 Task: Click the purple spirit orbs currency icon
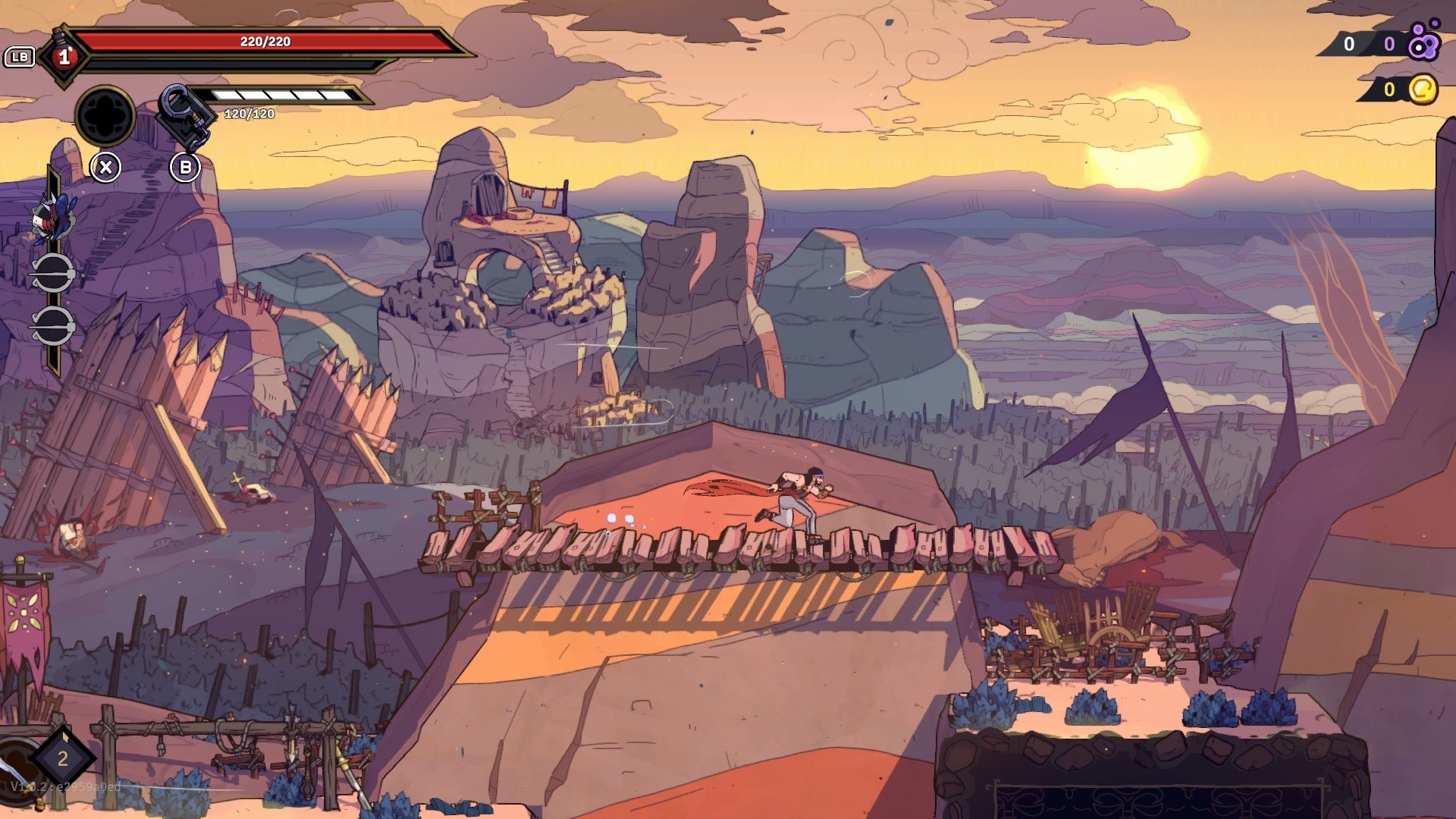(1423, 42)
